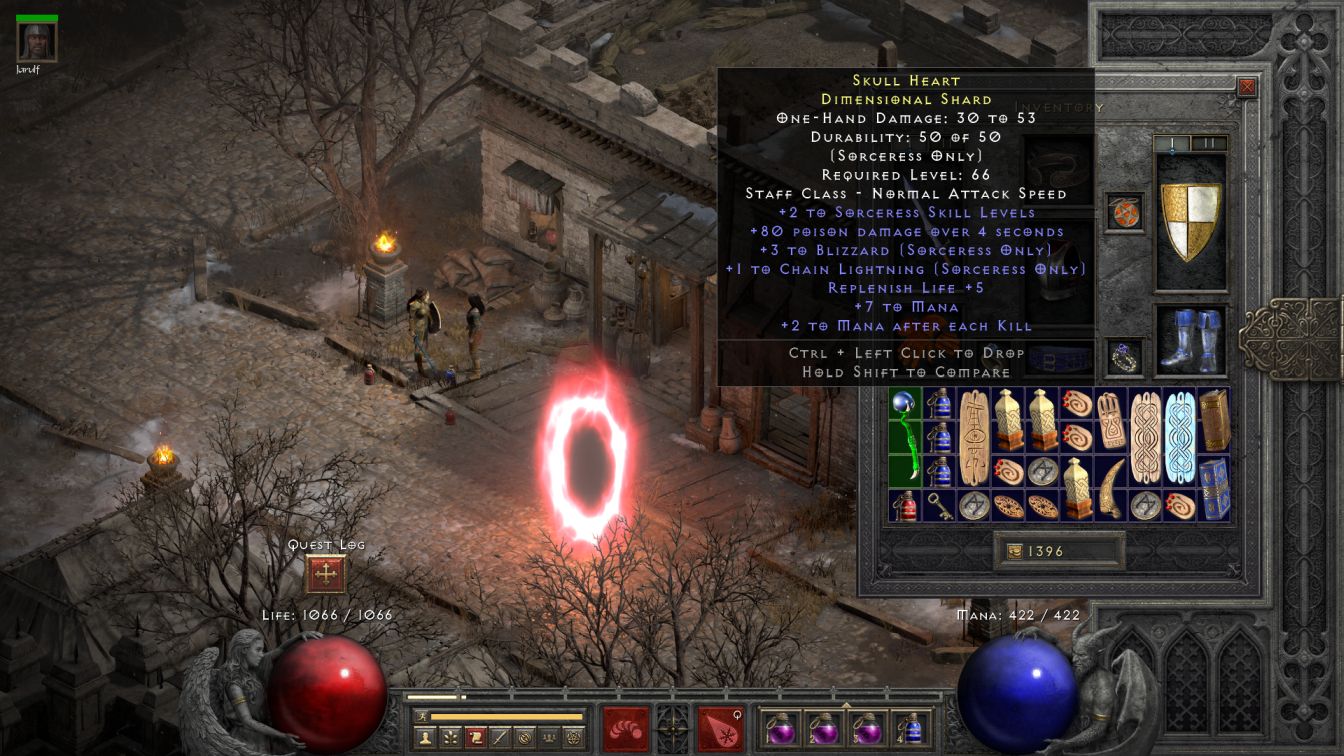Click the glowing blue rune-carved charm

1180,437
